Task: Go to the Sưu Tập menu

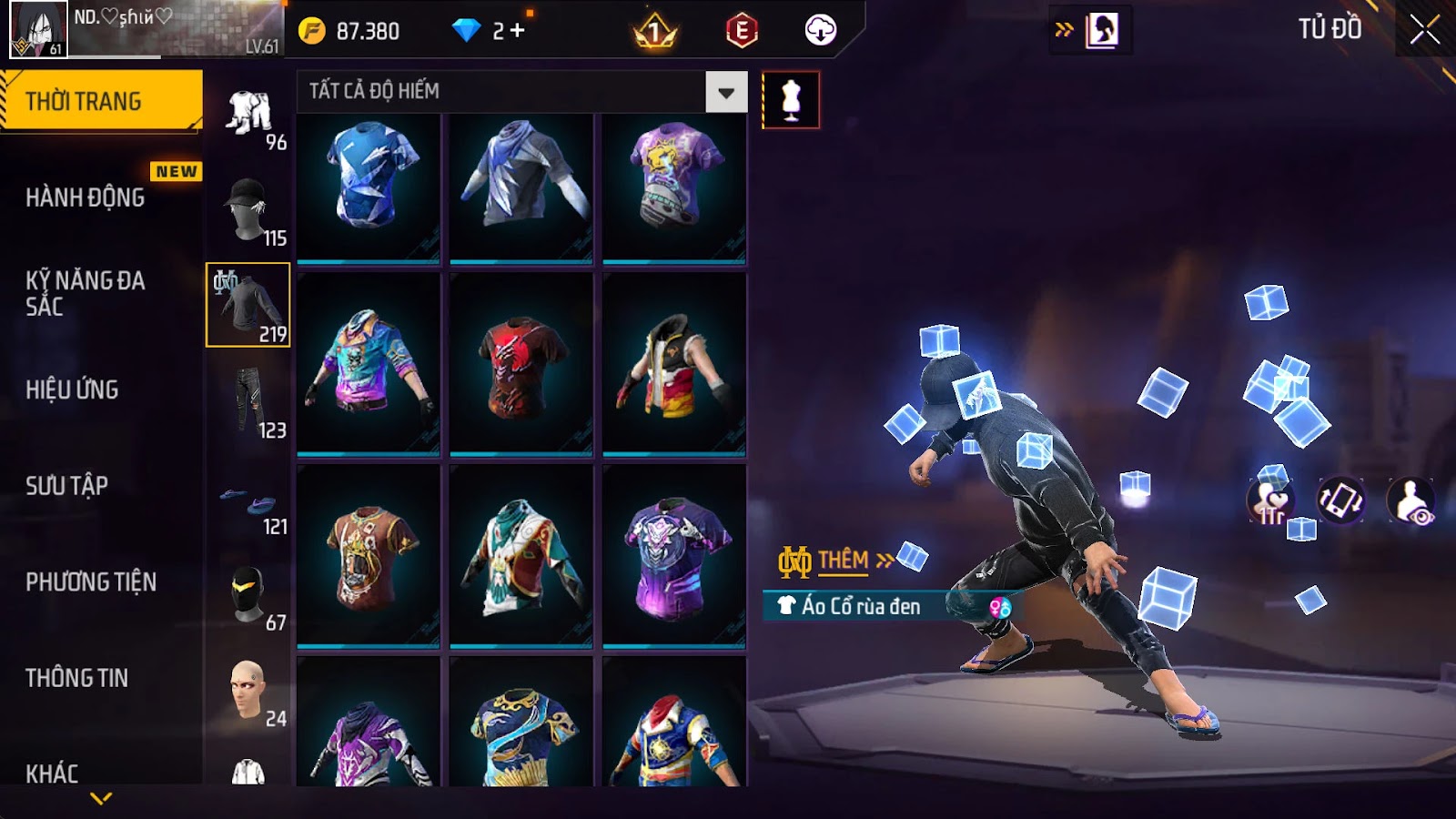Action: click(x=66, y=486)
